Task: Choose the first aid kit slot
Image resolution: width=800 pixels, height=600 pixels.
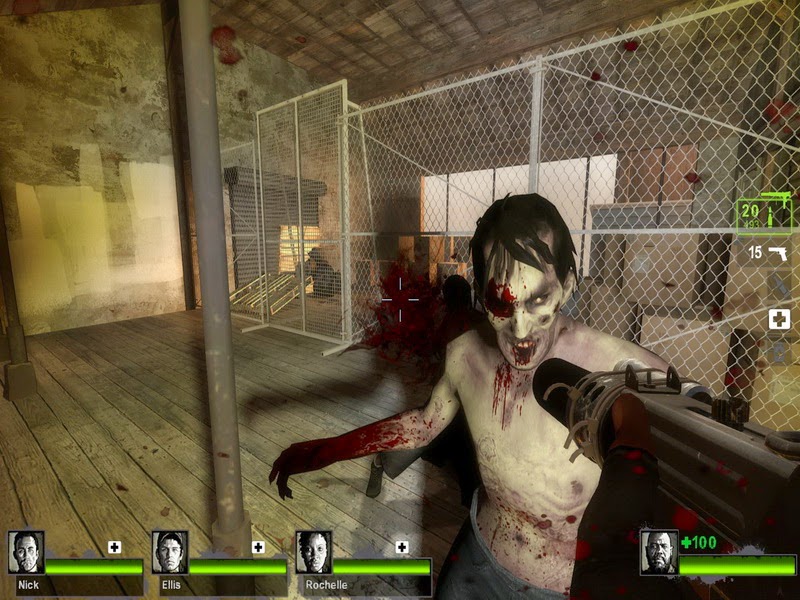Action: pos(779,319)
